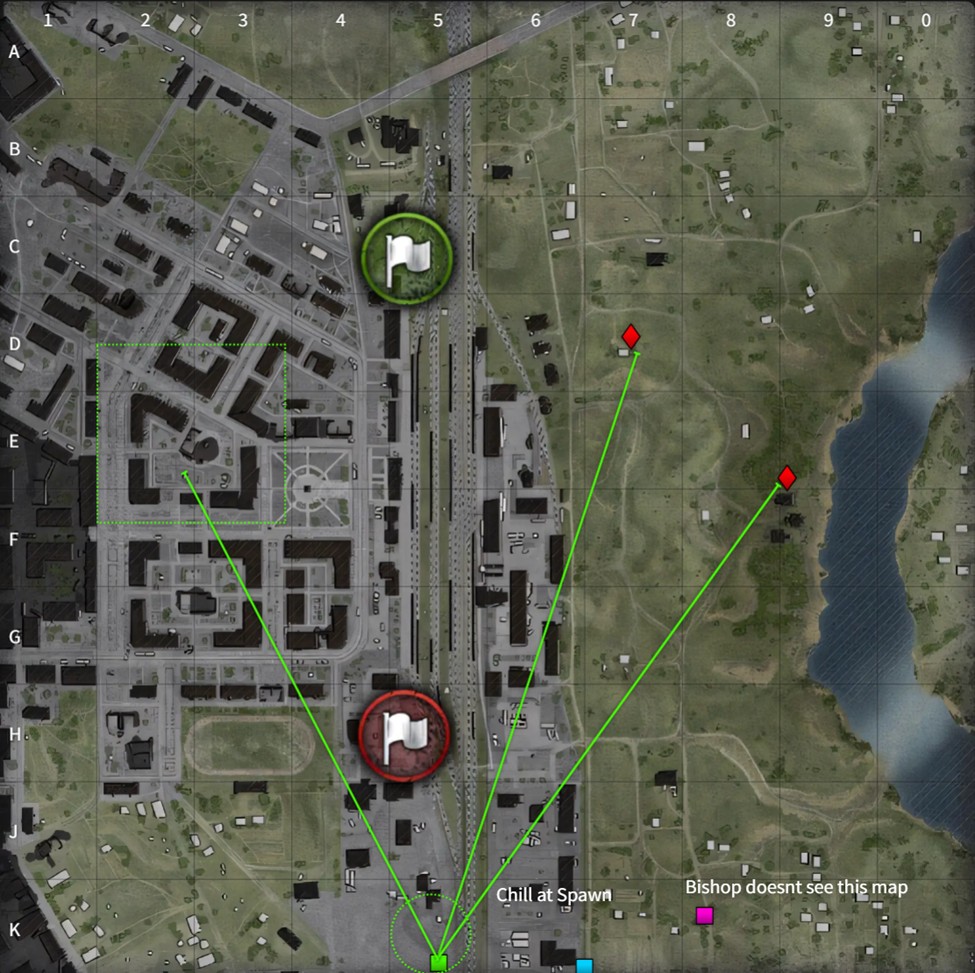This screenshot has width=975, height=973.
Task: Select the green square marker at spawn
Action: coord(438,963)
